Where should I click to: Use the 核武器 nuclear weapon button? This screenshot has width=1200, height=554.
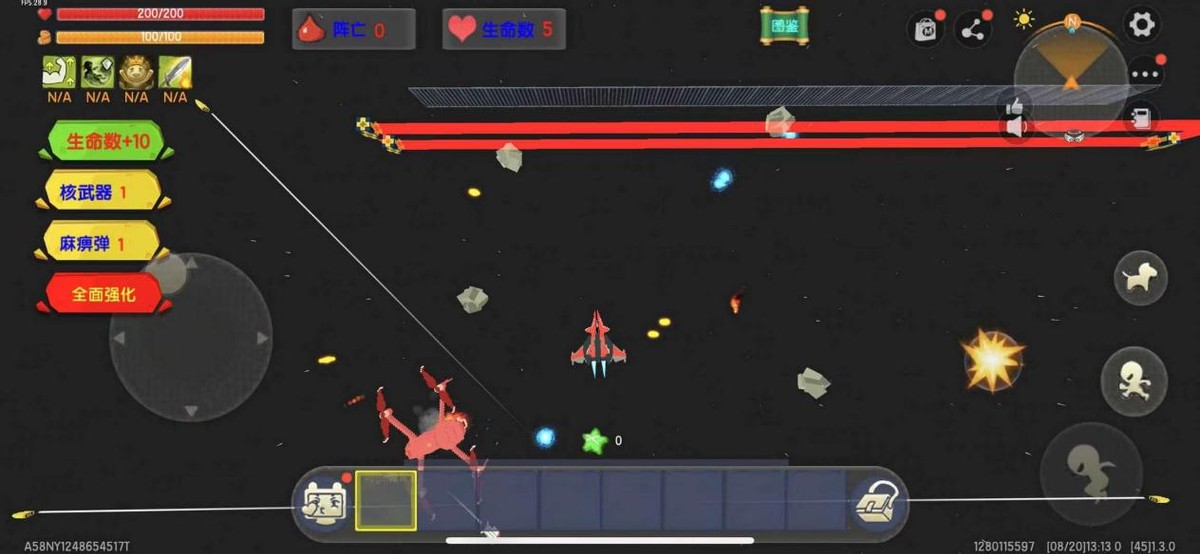click(98, 192)
